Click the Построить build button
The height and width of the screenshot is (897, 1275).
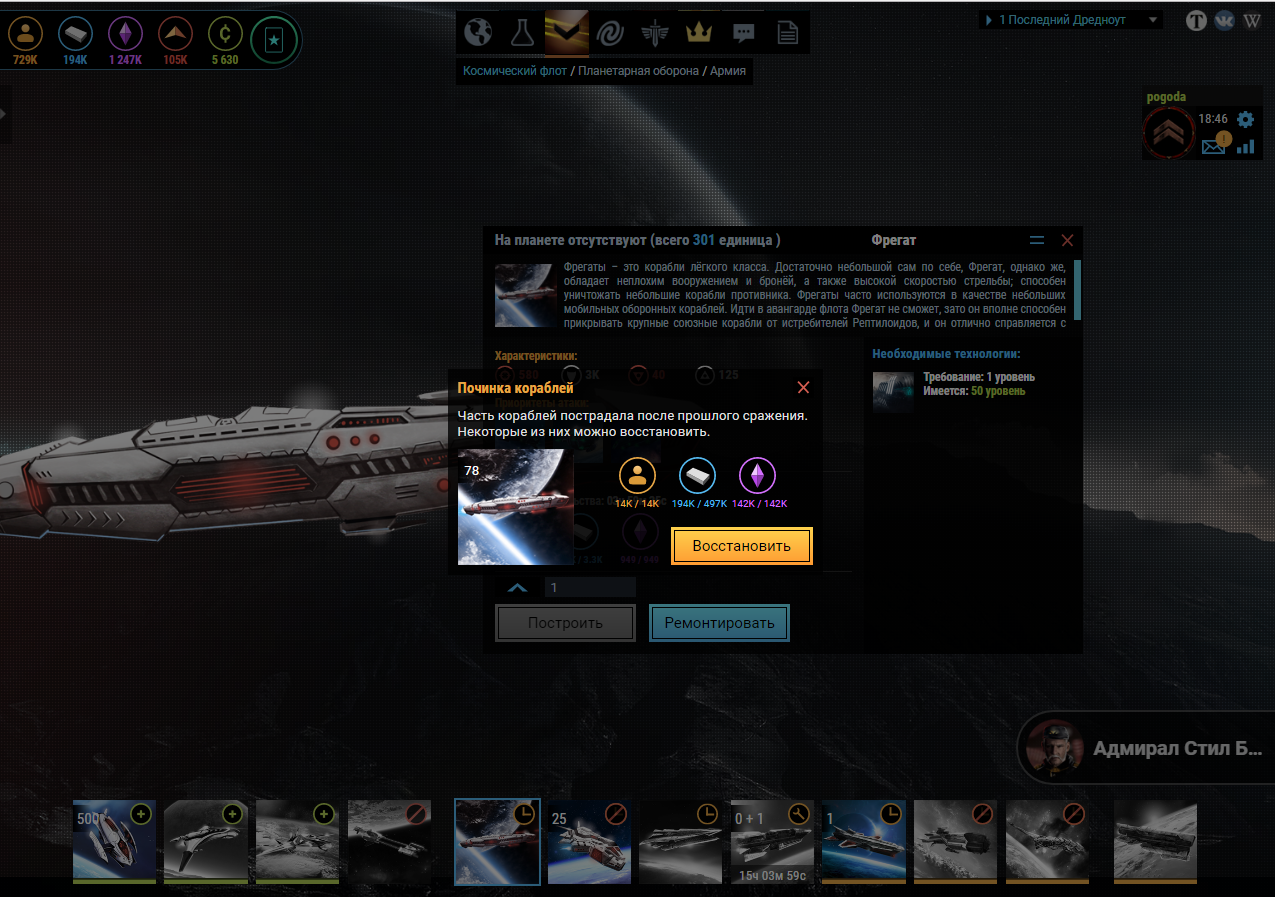tap(565, 623)
